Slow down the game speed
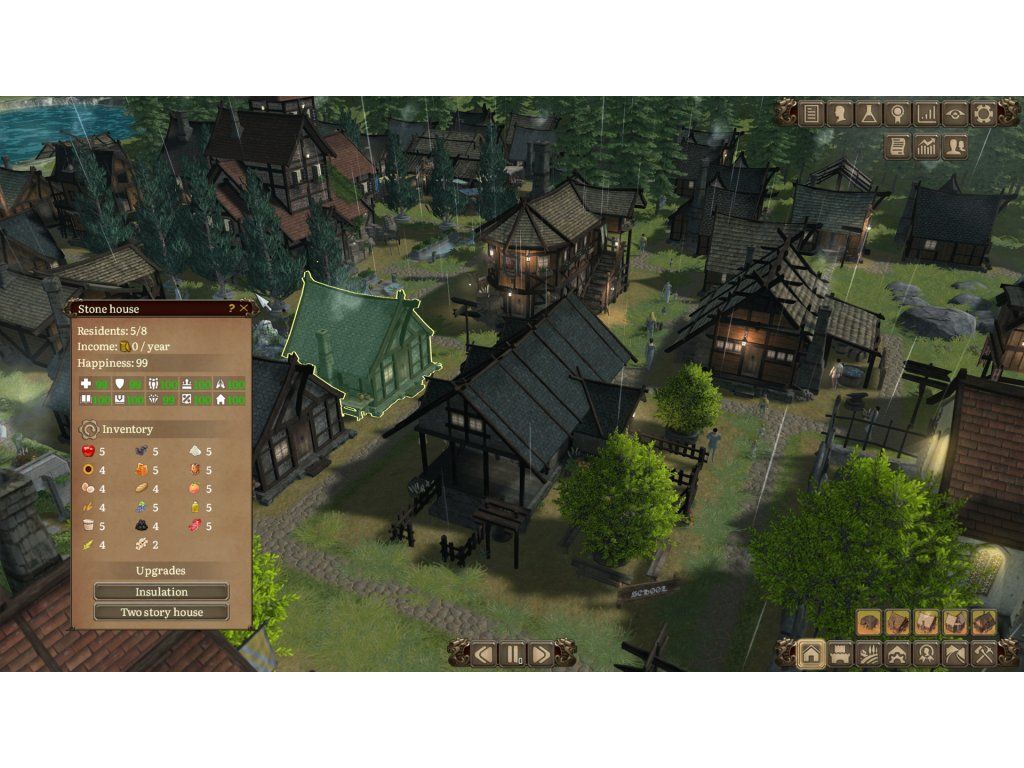 (484, 654)
